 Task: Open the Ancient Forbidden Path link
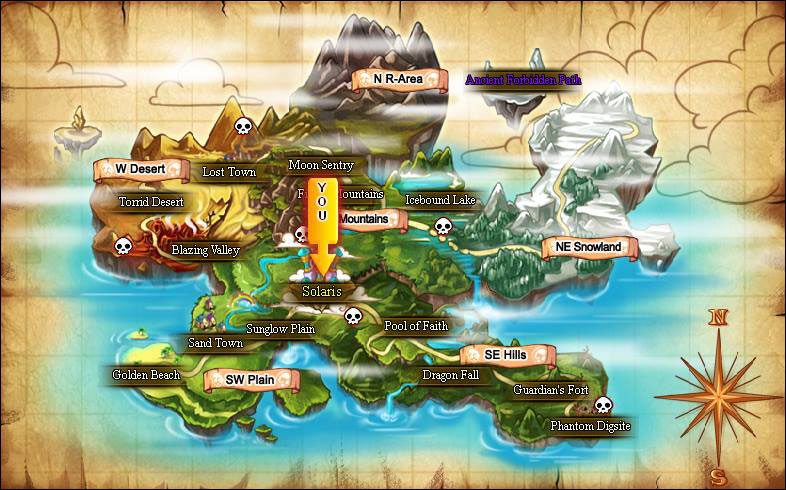(523, 79)
